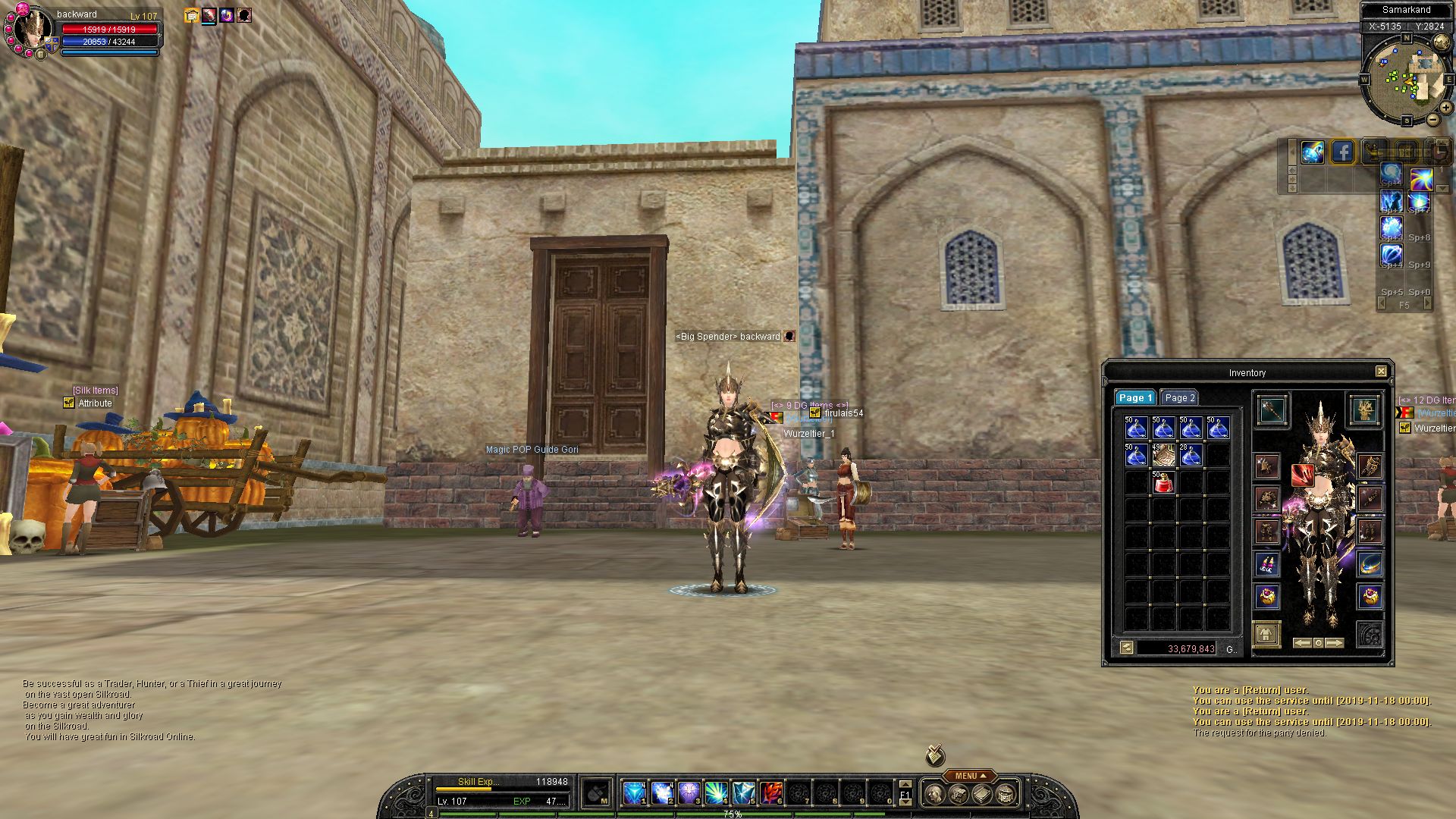This screenshot has width=1456, height=819.
Task: Open the avatar costume button in Inventory
Action: click(x=1266, y=634)
